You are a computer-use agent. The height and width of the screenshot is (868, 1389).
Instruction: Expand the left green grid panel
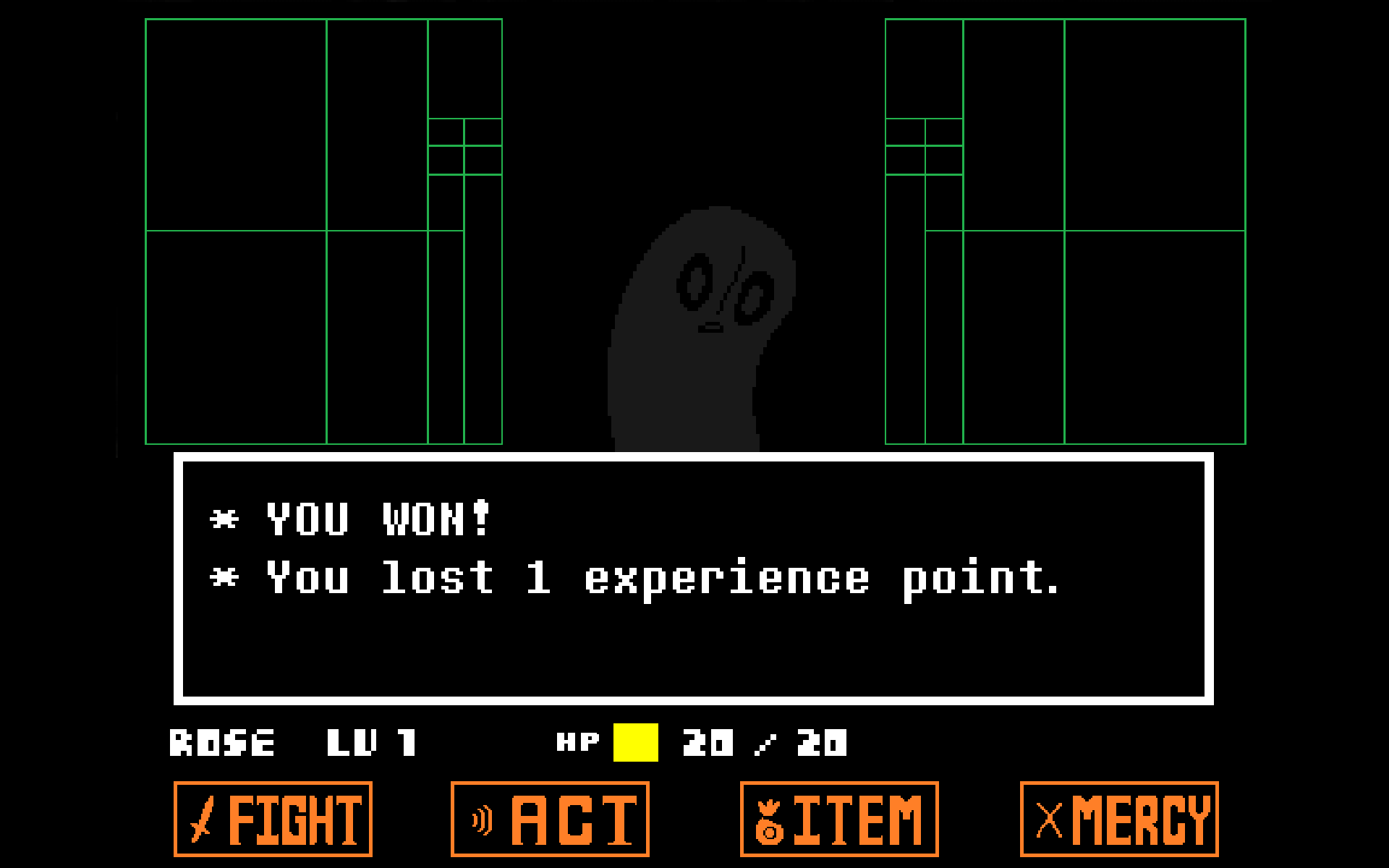point(324,231)
